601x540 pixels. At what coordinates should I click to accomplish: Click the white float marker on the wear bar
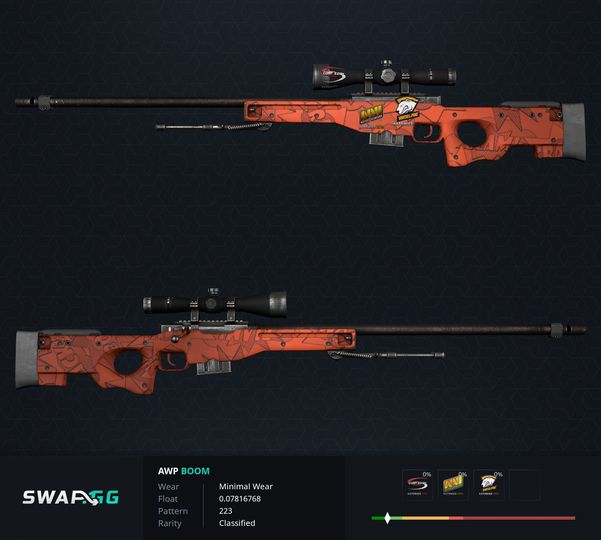pos(387,518)
